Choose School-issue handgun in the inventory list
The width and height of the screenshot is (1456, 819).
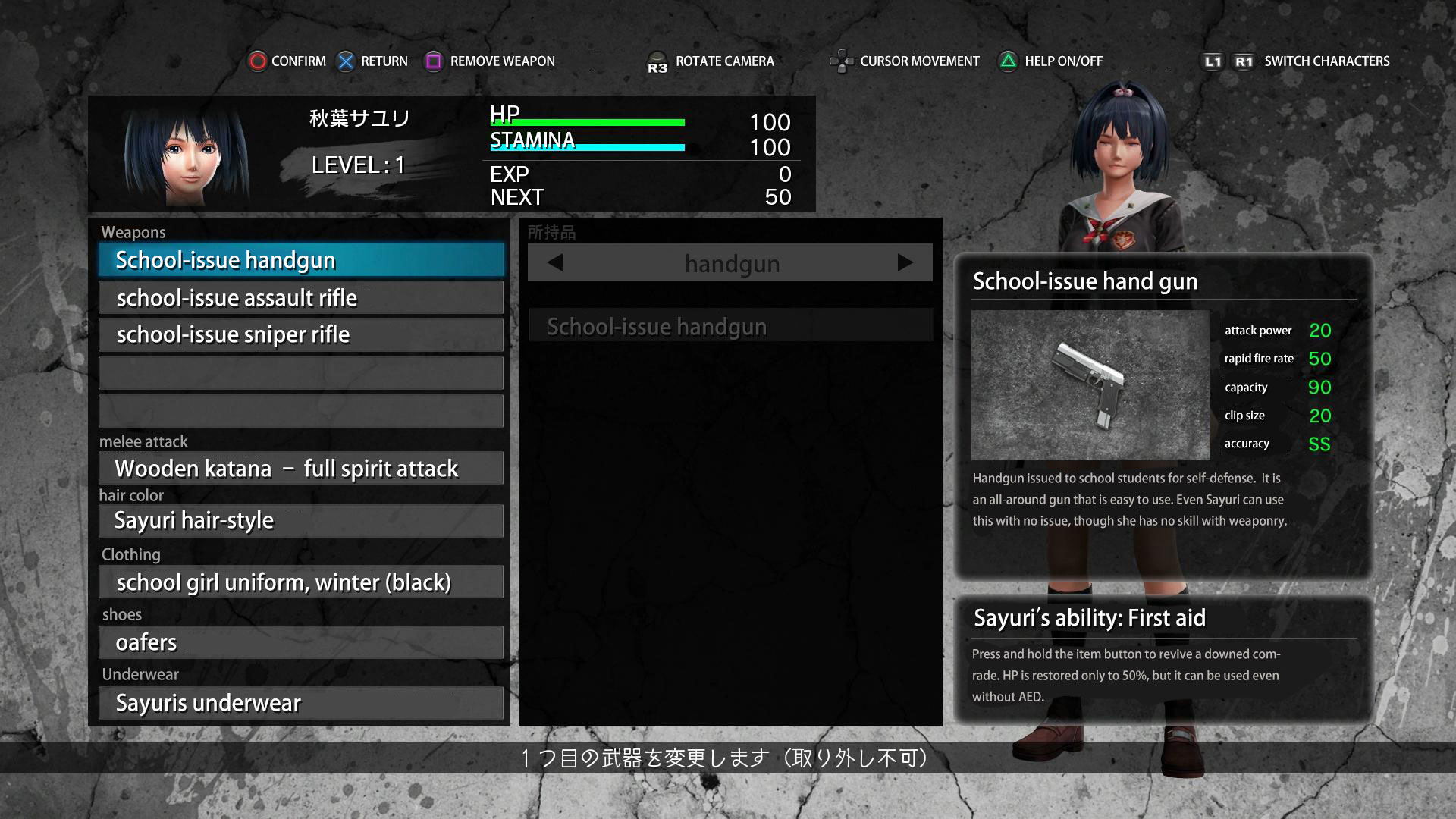coord(730,327)
